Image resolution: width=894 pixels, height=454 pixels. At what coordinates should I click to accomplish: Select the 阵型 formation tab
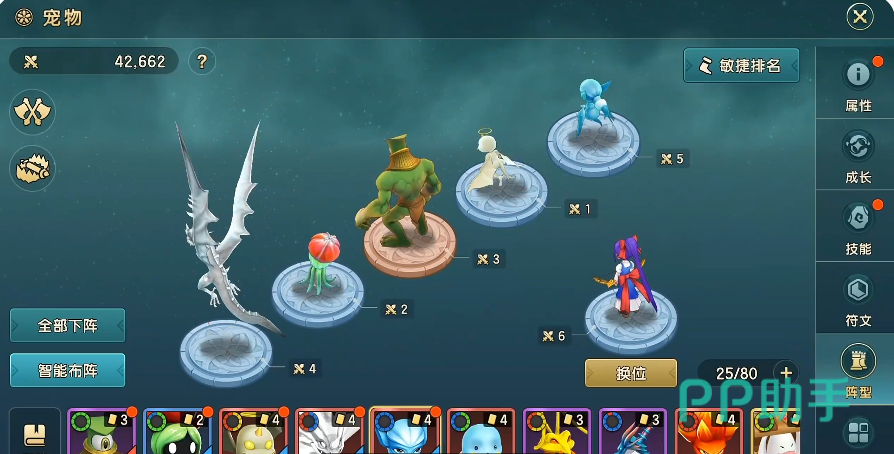pos(858,369)
